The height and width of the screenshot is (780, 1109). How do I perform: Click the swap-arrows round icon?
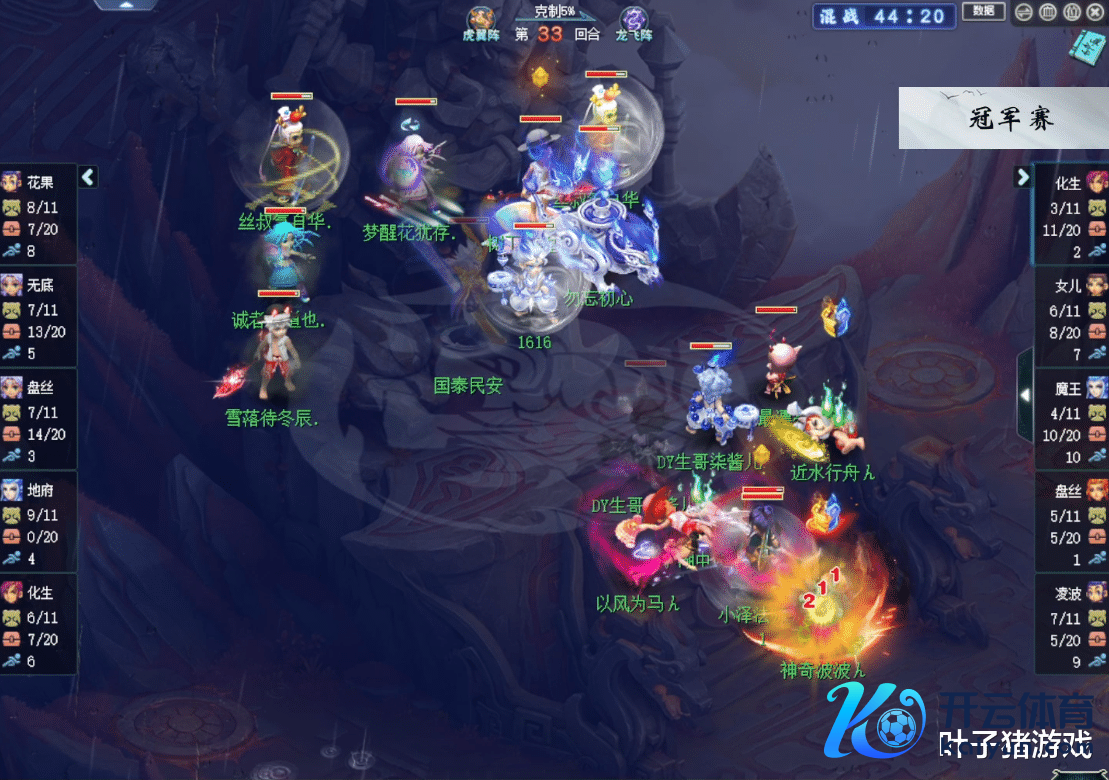pyautogui.click(x=1024, y=13)
